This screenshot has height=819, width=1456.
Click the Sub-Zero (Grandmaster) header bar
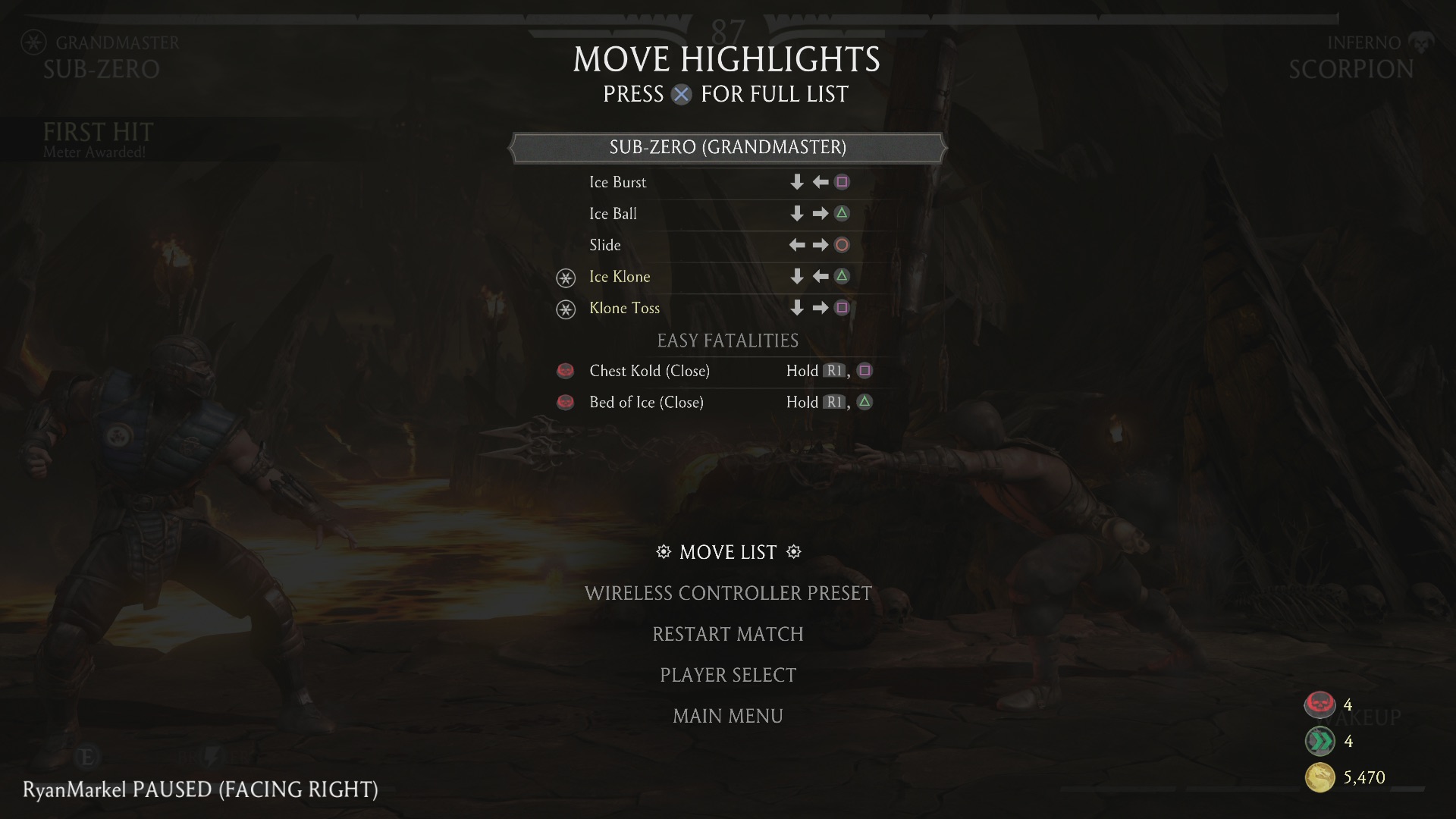pos(728,147)
